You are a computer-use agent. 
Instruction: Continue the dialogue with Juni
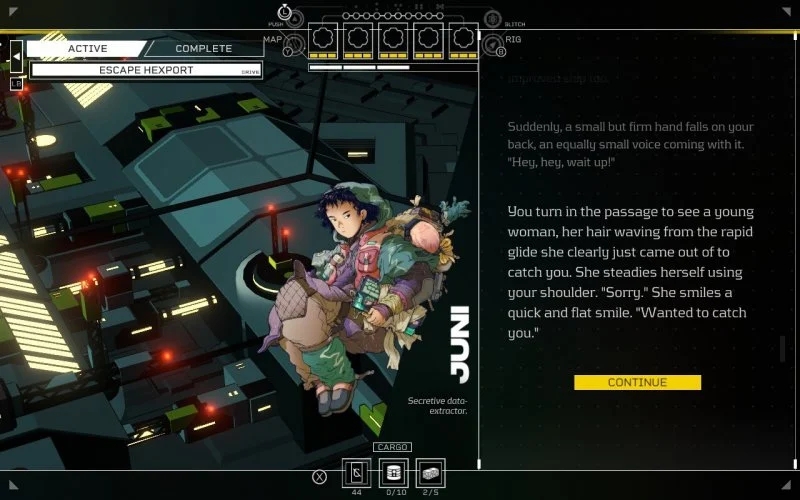pyautogui.click(x=637, y=382)
